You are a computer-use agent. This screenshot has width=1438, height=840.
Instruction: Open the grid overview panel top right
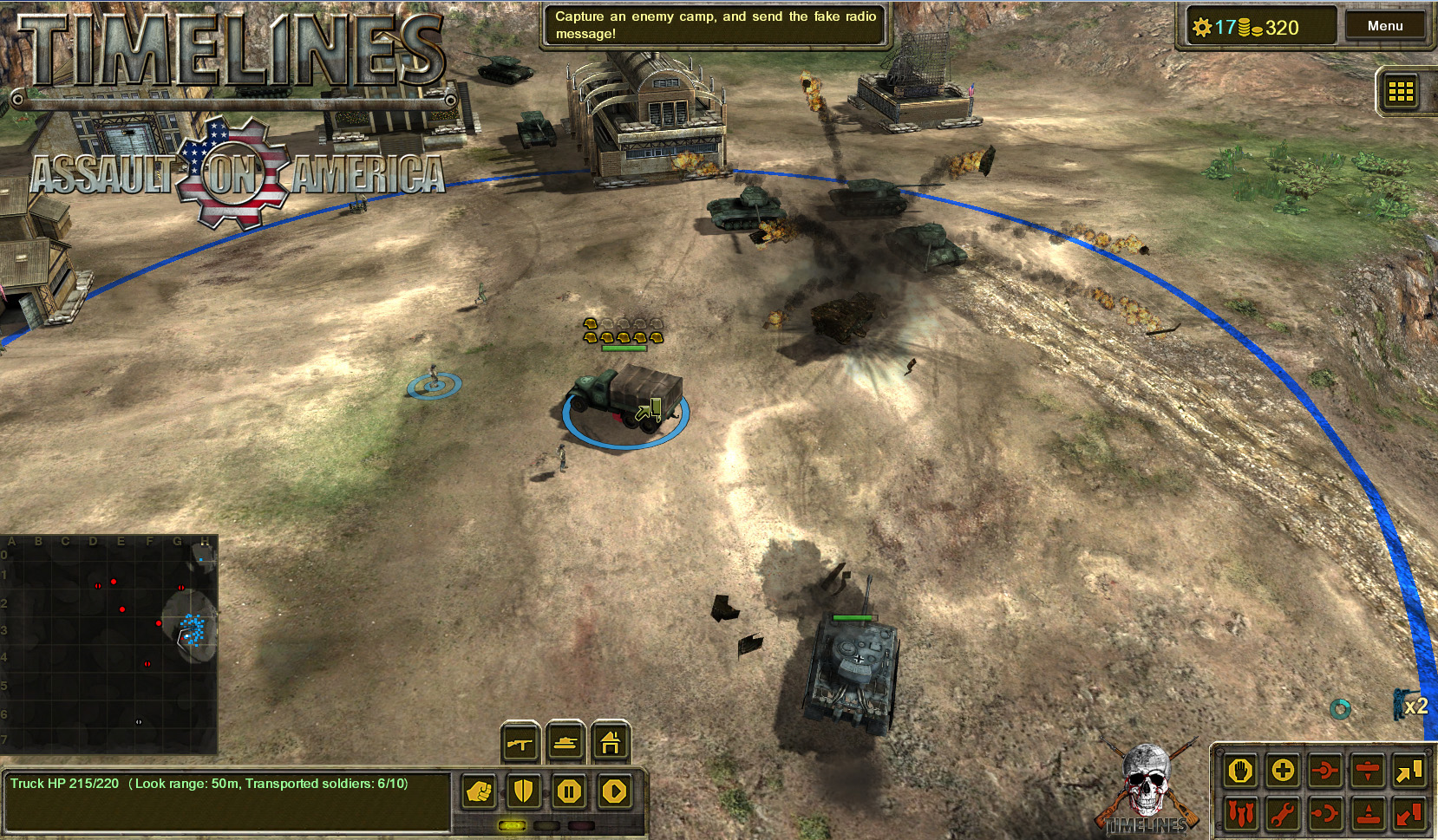coord(1400,93)
